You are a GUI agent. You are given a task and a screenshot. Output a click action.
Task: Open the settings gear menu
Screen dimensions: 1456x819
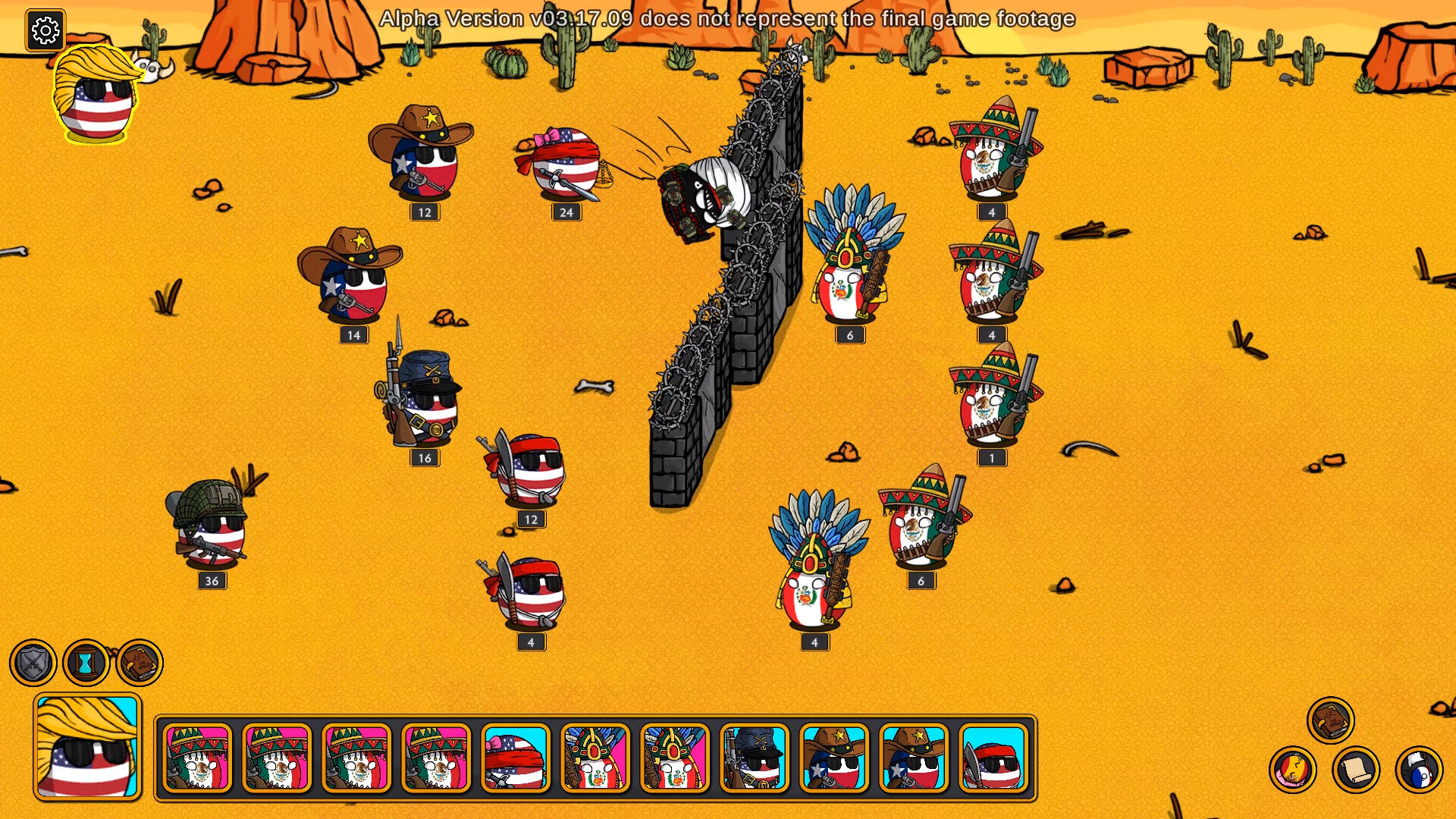click(x=45, y=30)
